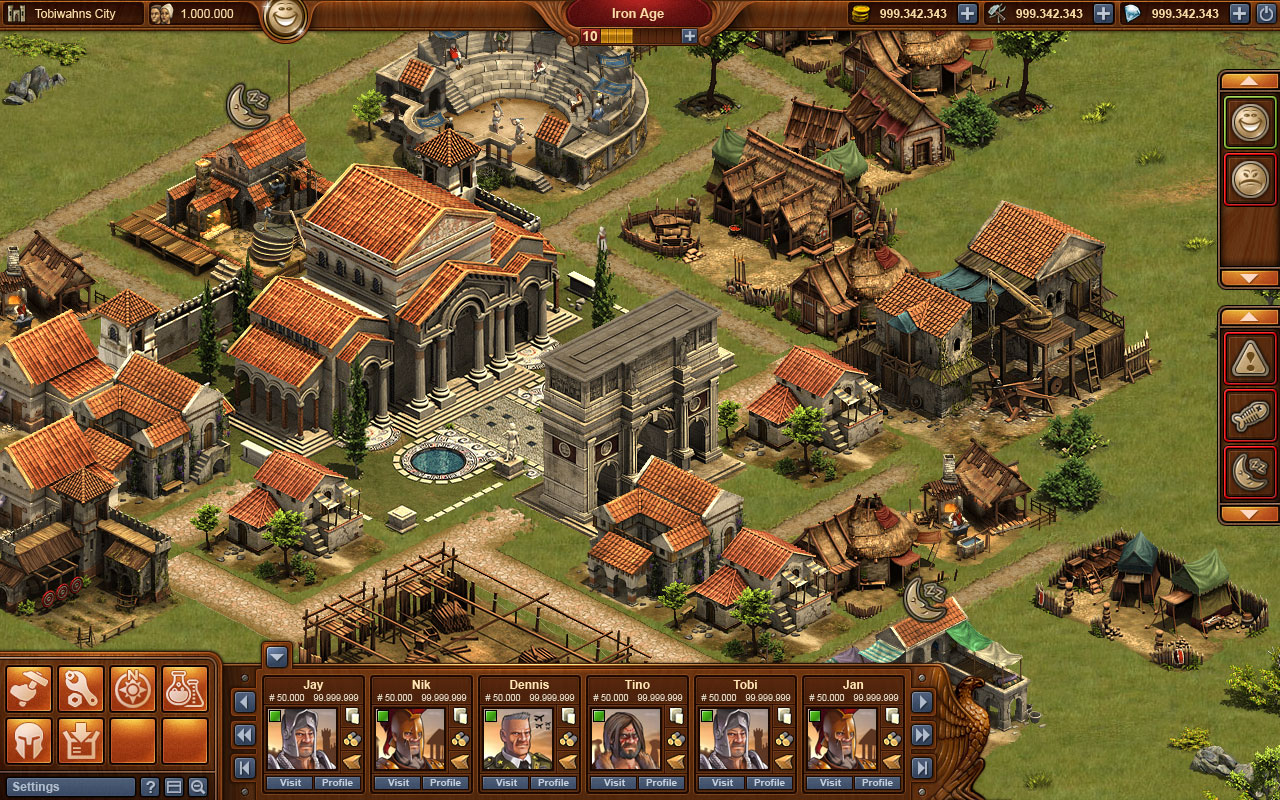Open the compass map button
1280x800 pixels.
point(133,689)
